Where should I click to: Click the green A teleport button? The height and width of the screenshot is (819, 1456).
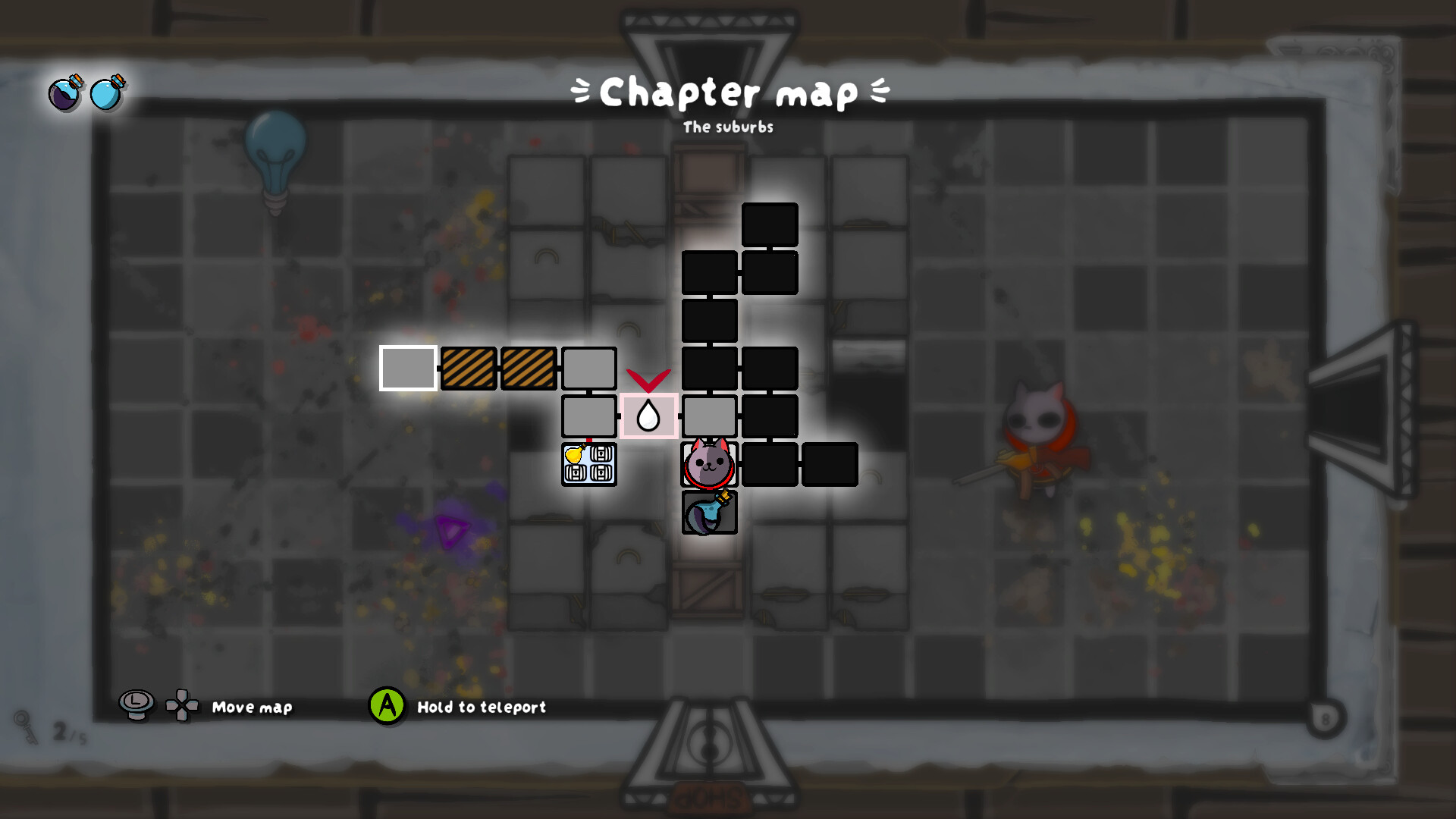tap(388, 708)
